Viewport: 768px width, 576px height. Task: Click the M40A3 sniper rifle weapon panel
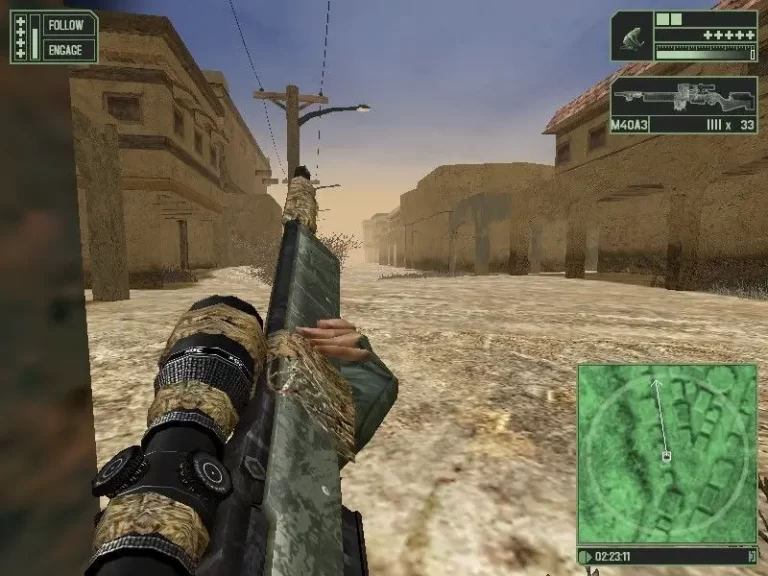pyautogui.click(x=684, y=105)
